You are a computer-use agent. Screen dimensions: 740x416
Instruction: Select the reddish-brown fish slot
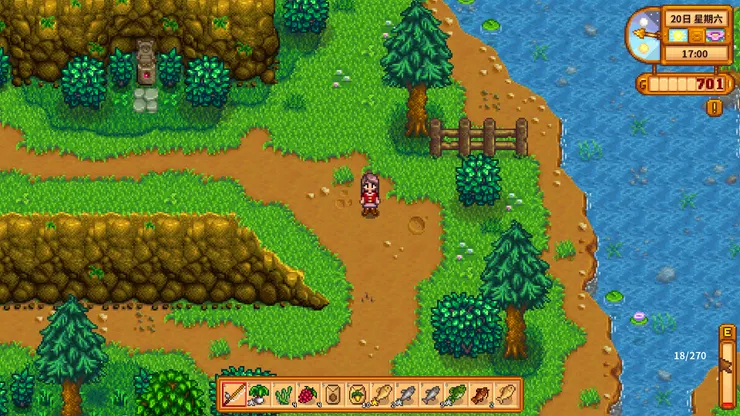(480, 394)
